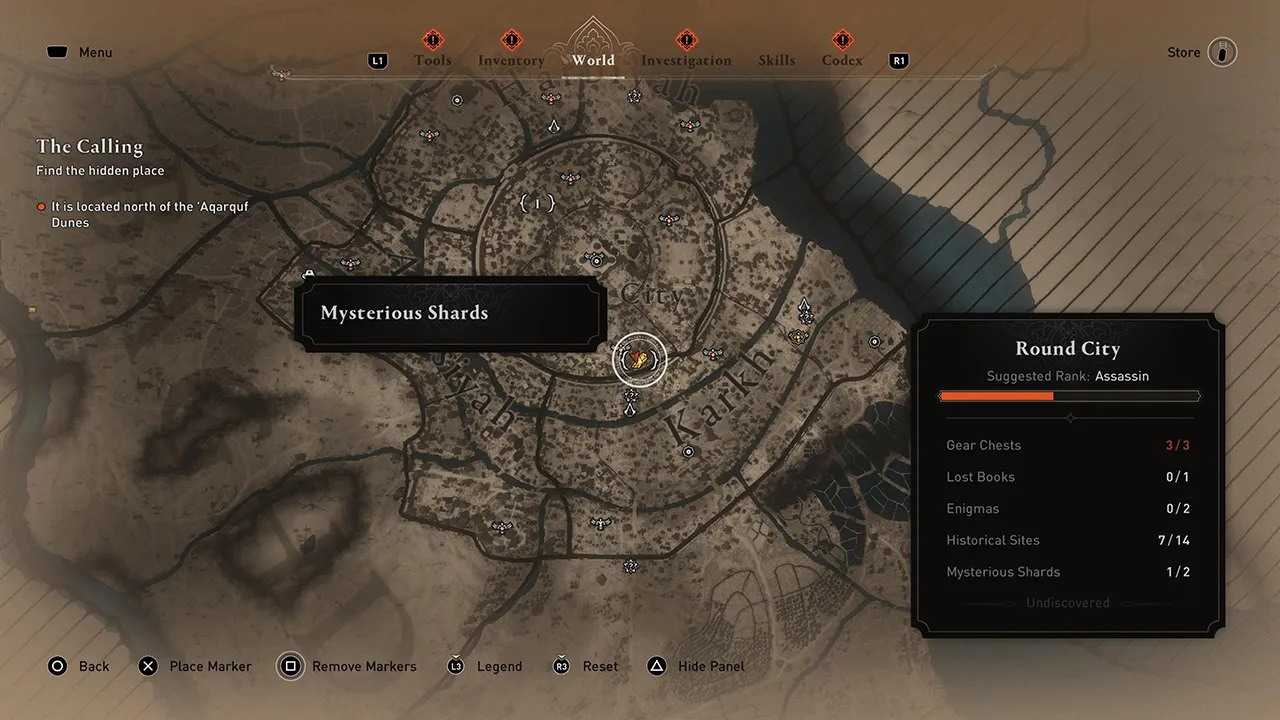Select the circled Mysterious Shards map marker

640,359
